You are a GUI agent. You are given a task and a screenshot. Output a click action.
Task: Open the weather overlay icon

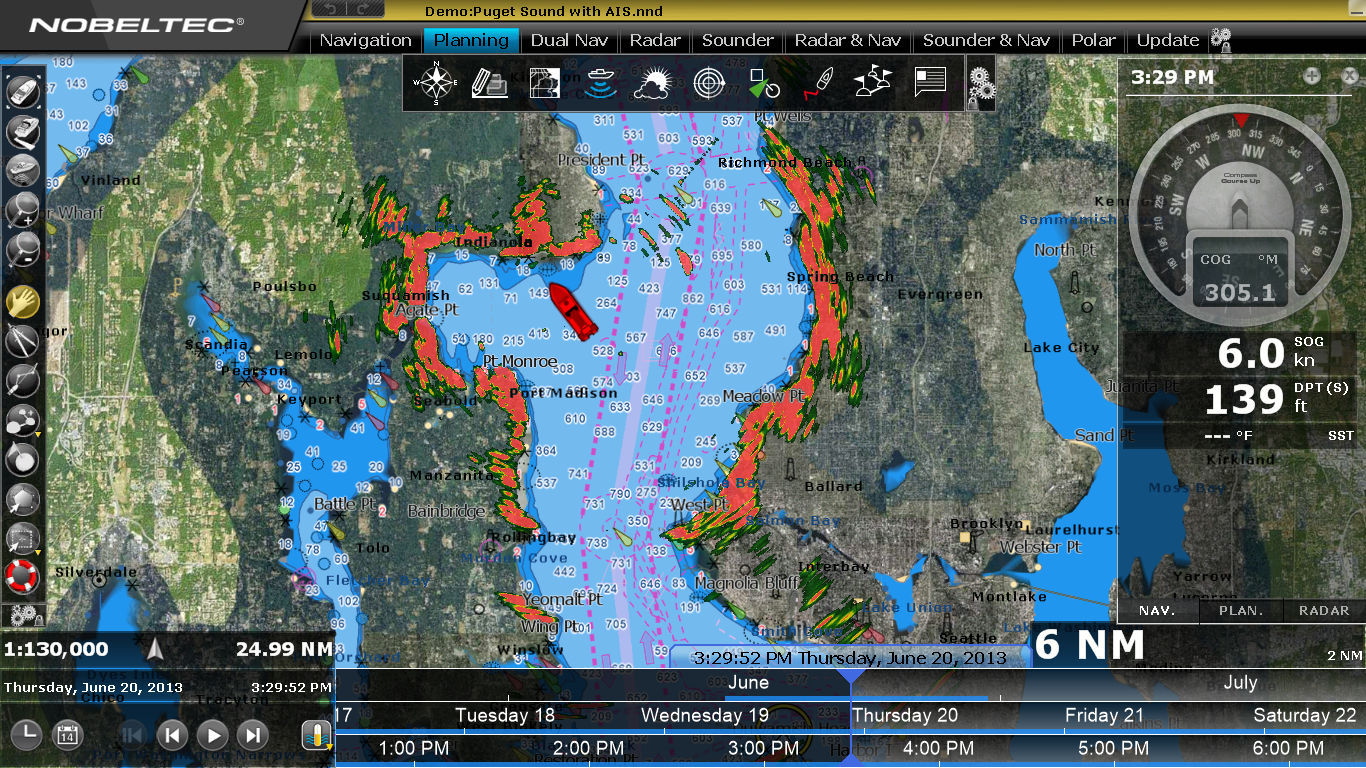[655, 83]
